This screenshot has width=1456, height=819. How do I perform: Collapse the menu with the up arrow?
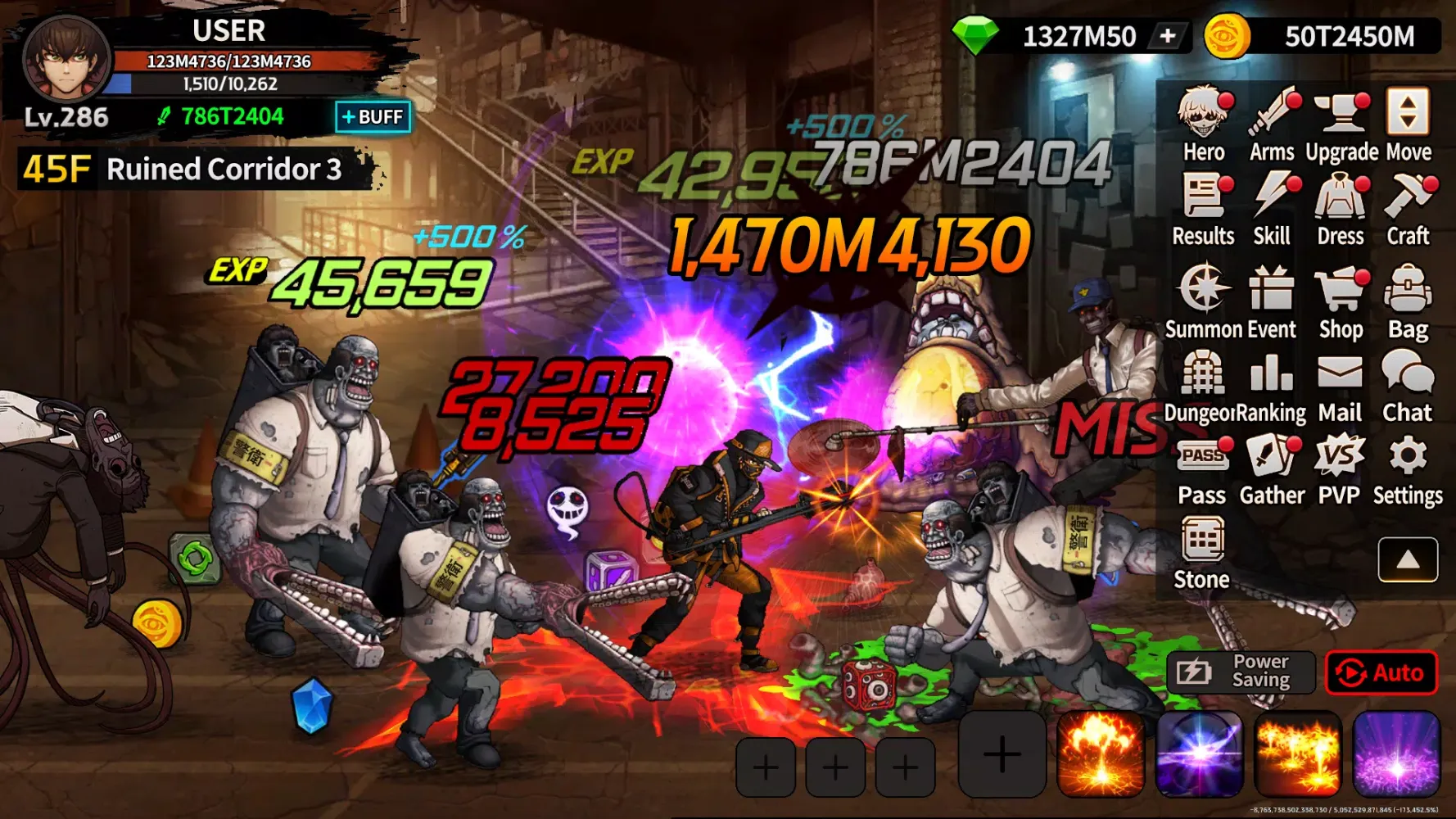tap(1408, 559)
